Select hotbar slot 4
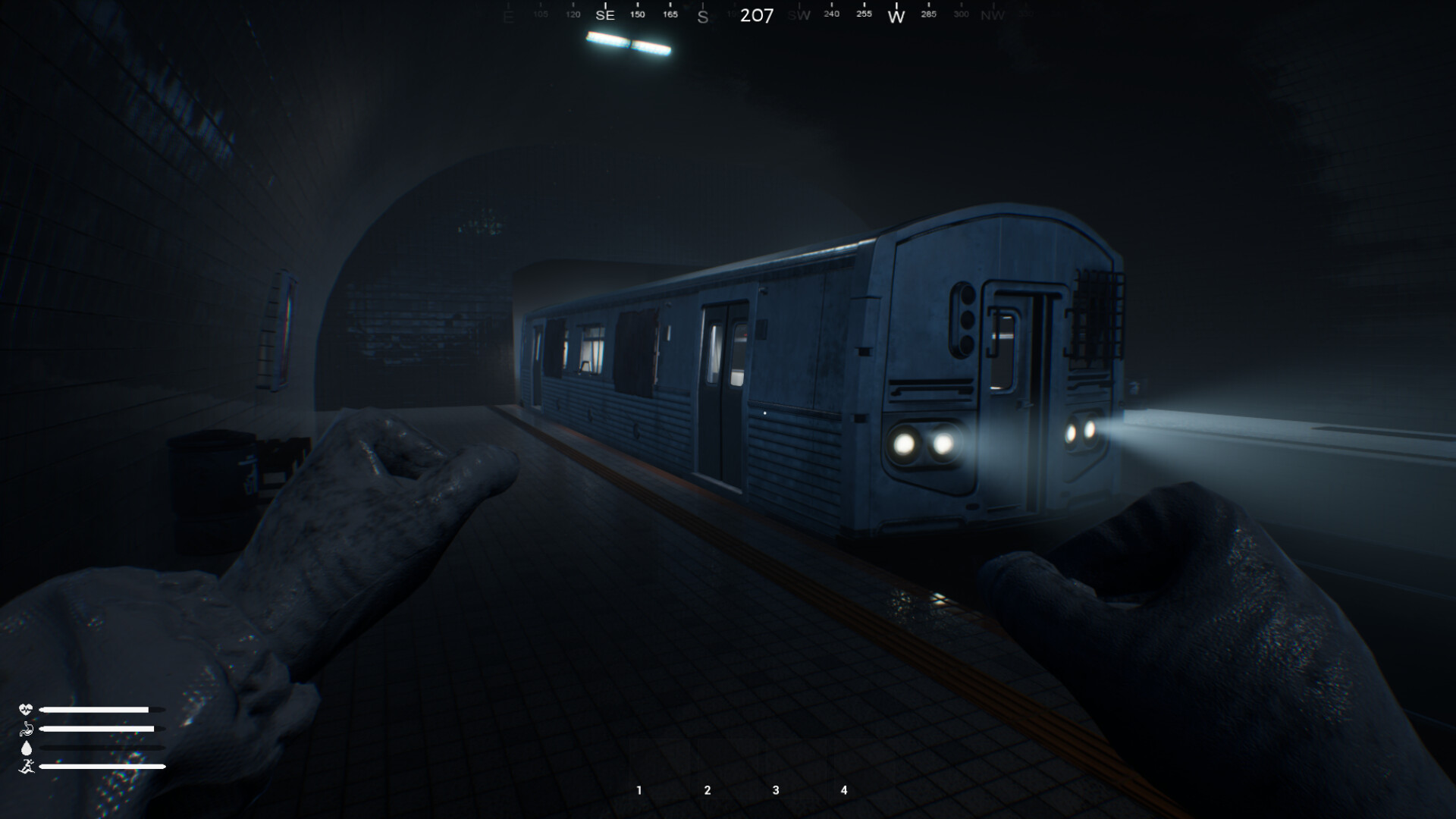This screenshot has width=1456, height=819. 843,789
